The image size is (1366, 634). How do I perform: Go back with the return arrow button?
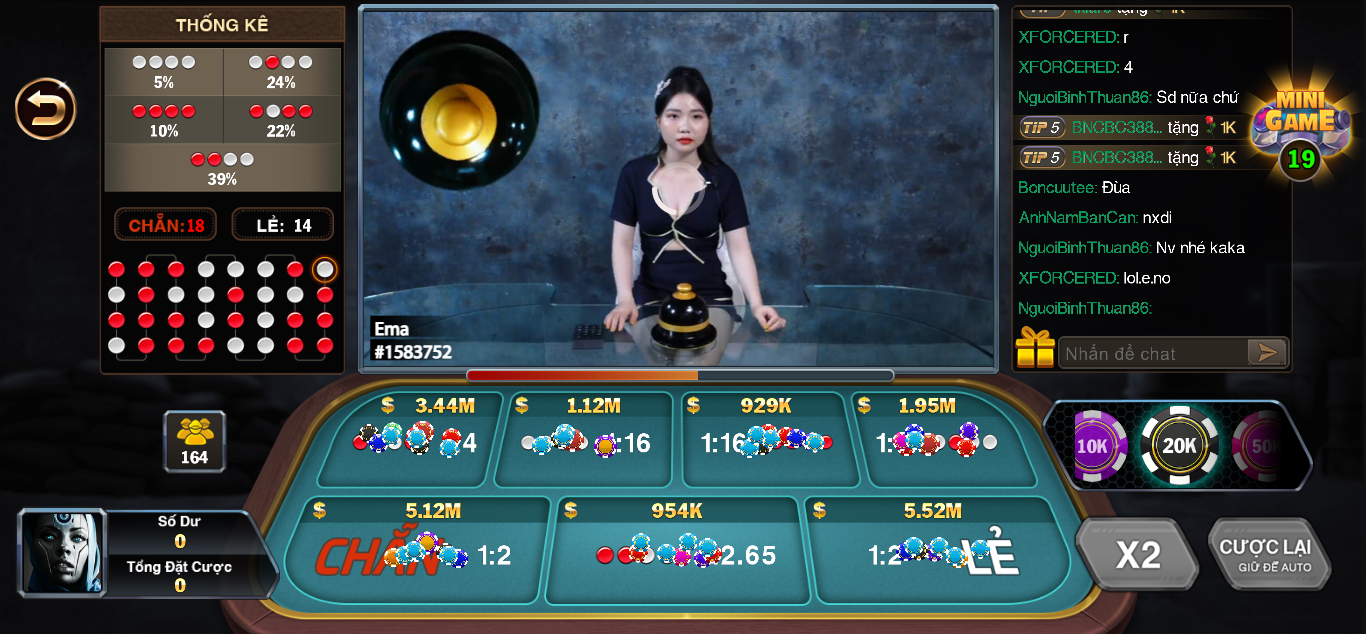[45, 108]
